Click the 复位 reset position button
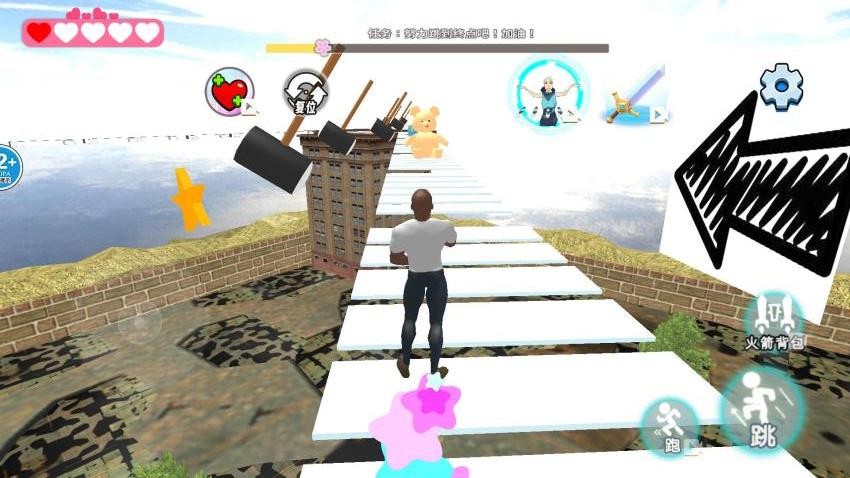The width and height of the screenshot is (850, 478). pos(305,93)
